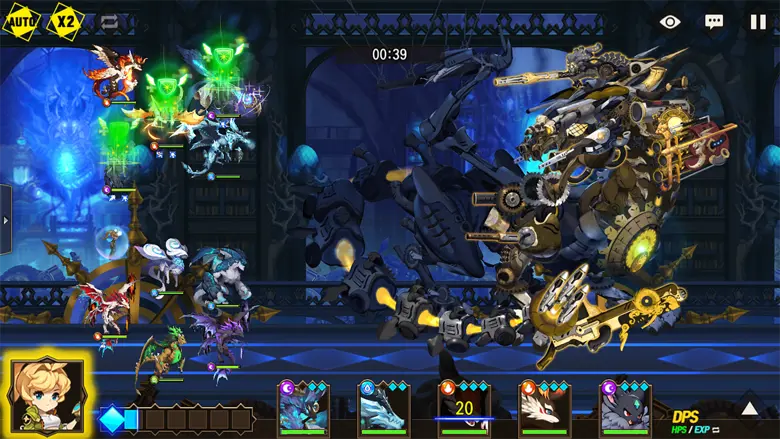
Task: Activate the white fox fire skill card
Action: click(544, 407)
